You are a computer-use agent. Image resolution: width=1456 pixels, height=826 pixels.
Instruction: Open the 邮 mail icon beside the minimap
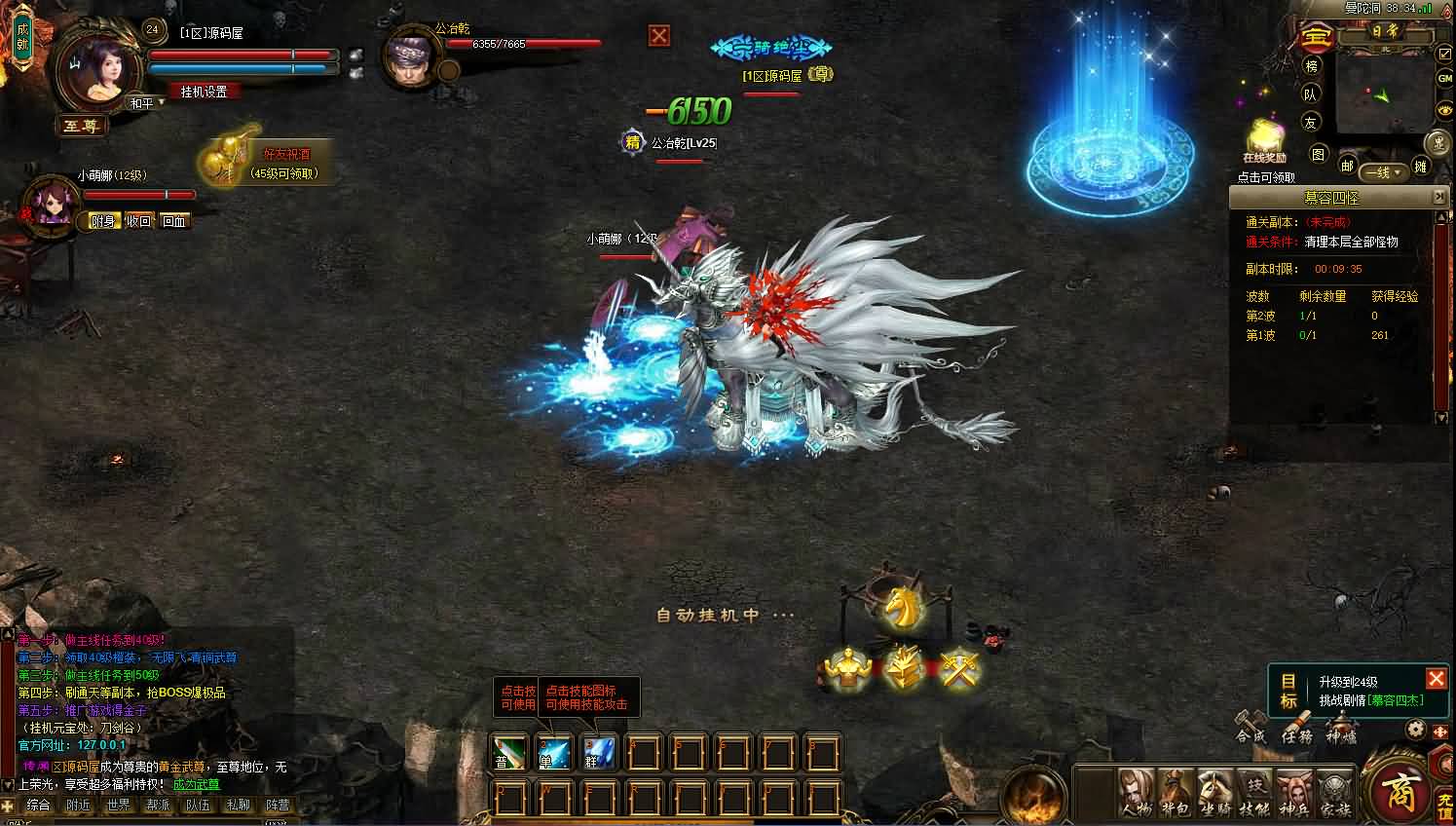coord(1349,166)
